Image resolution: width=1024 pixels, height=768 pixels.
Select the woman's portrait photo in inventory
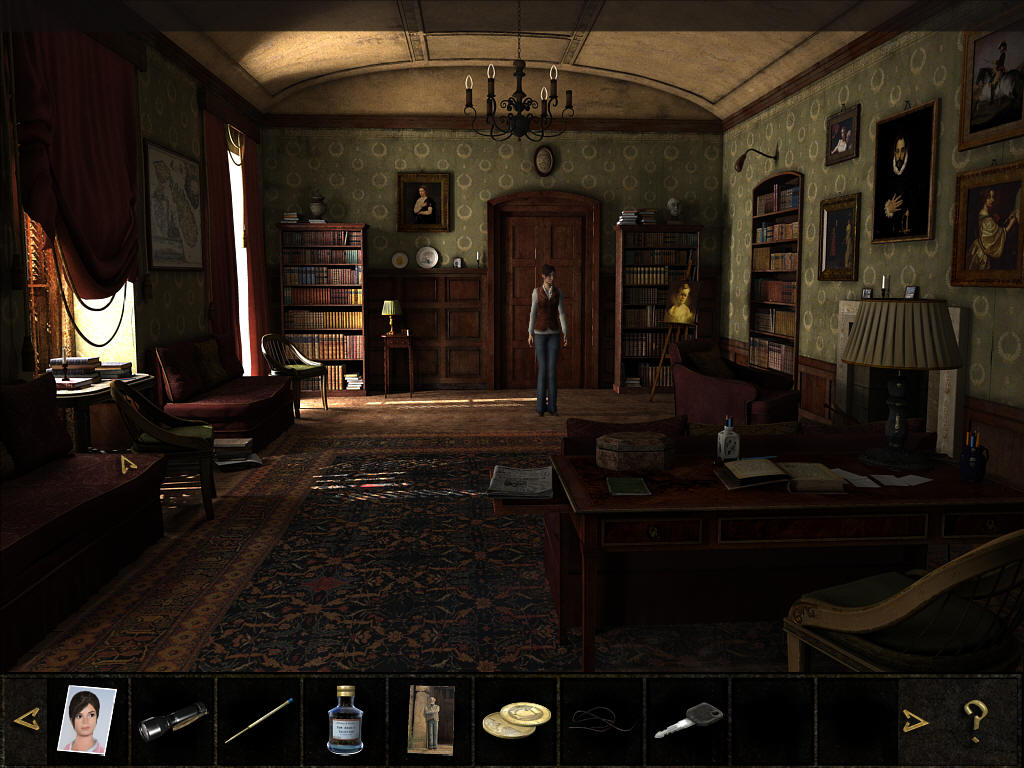pos(86,719)
